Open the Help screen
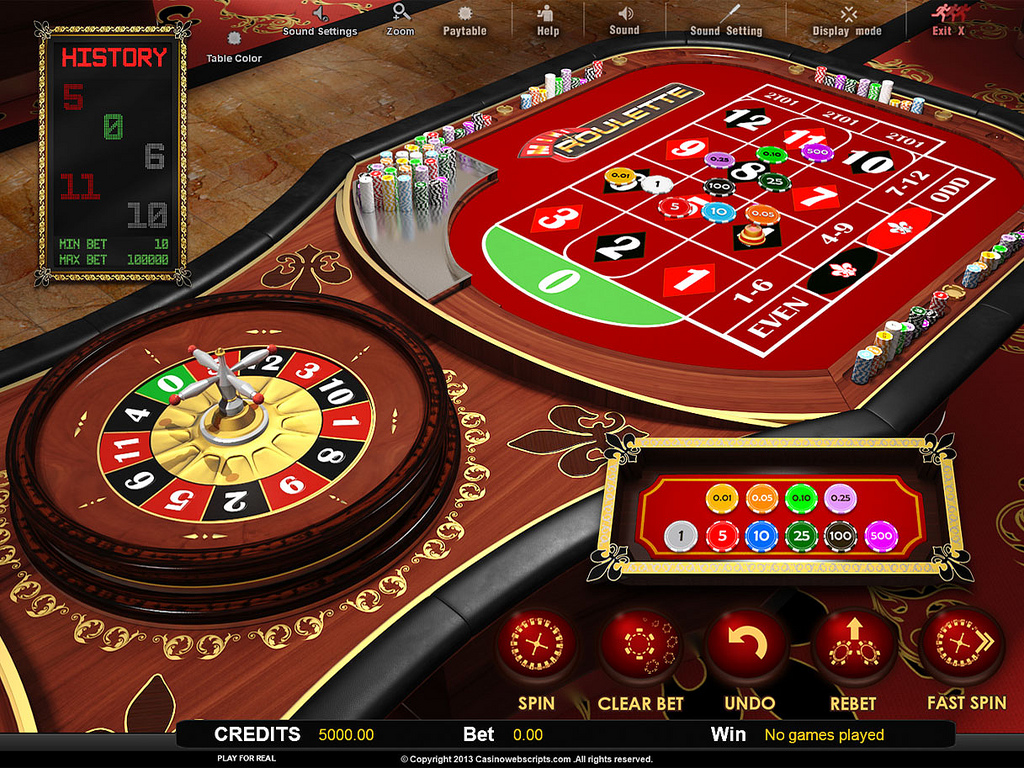1024x768 pixels. click(547, 20)
